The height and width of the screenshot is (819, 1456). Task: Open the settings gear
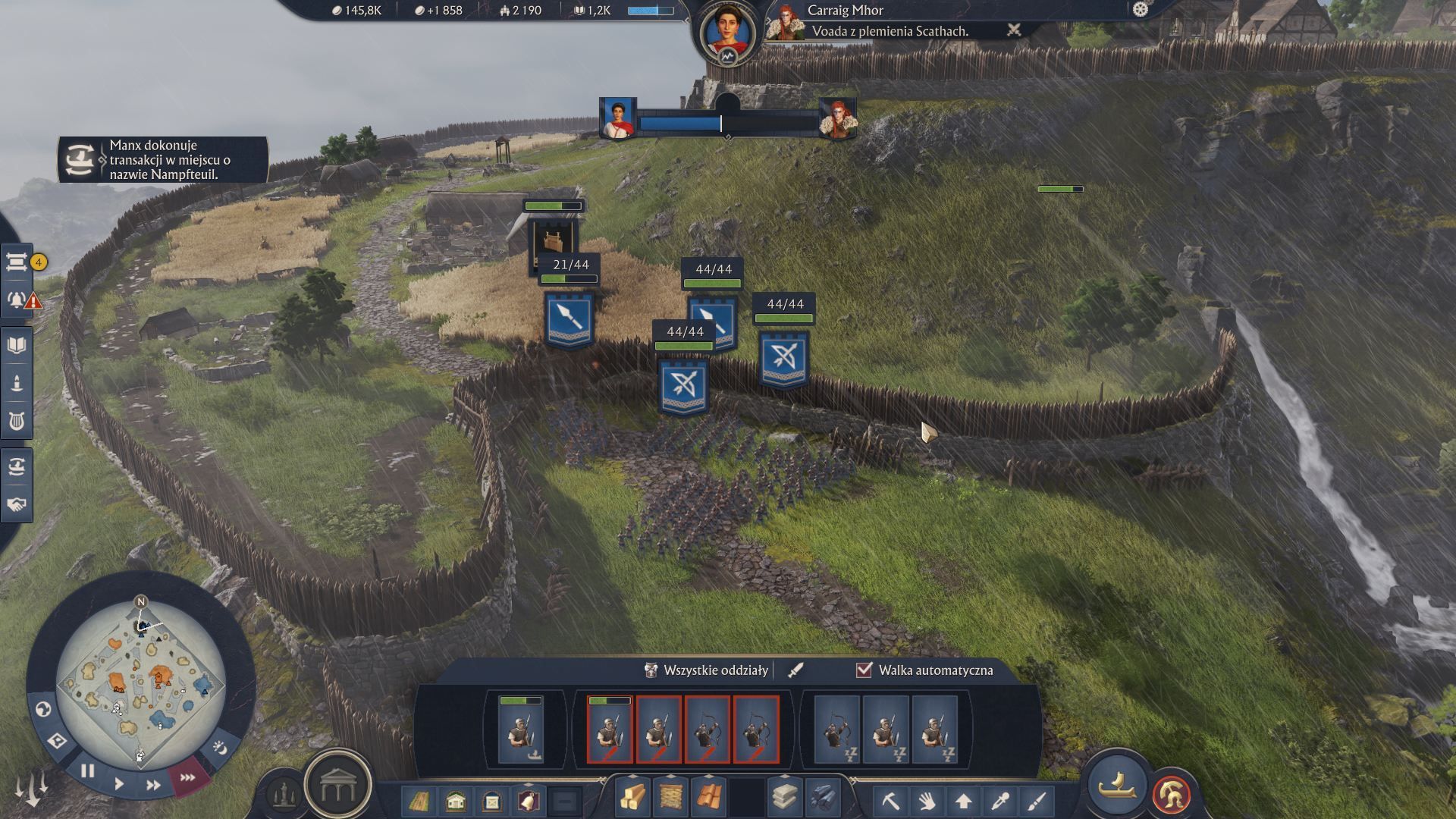click(x=1140, y=9)
